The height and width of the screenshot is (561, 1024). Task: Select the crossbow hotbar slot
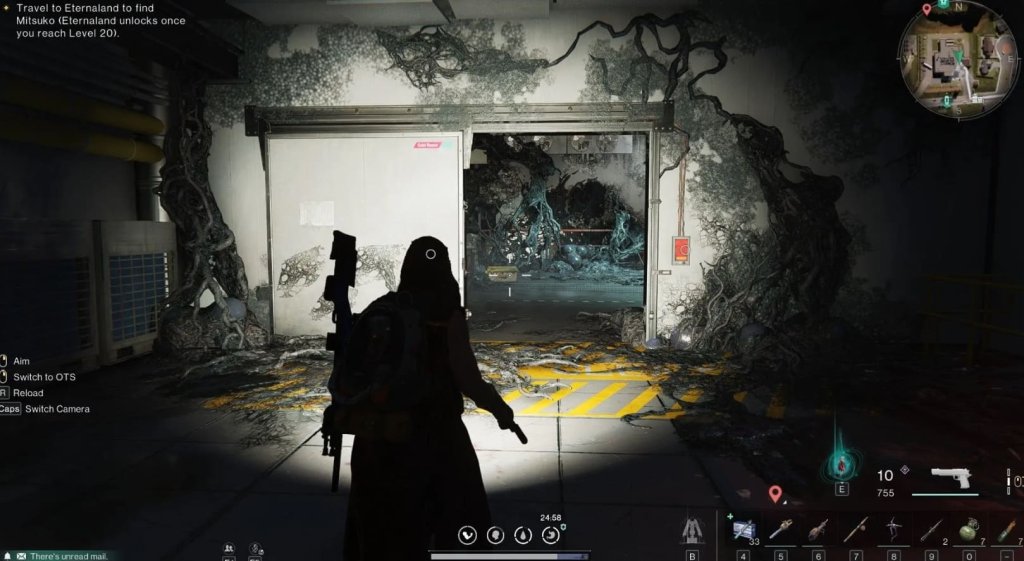pyautogui.click(x=892, y=527)
